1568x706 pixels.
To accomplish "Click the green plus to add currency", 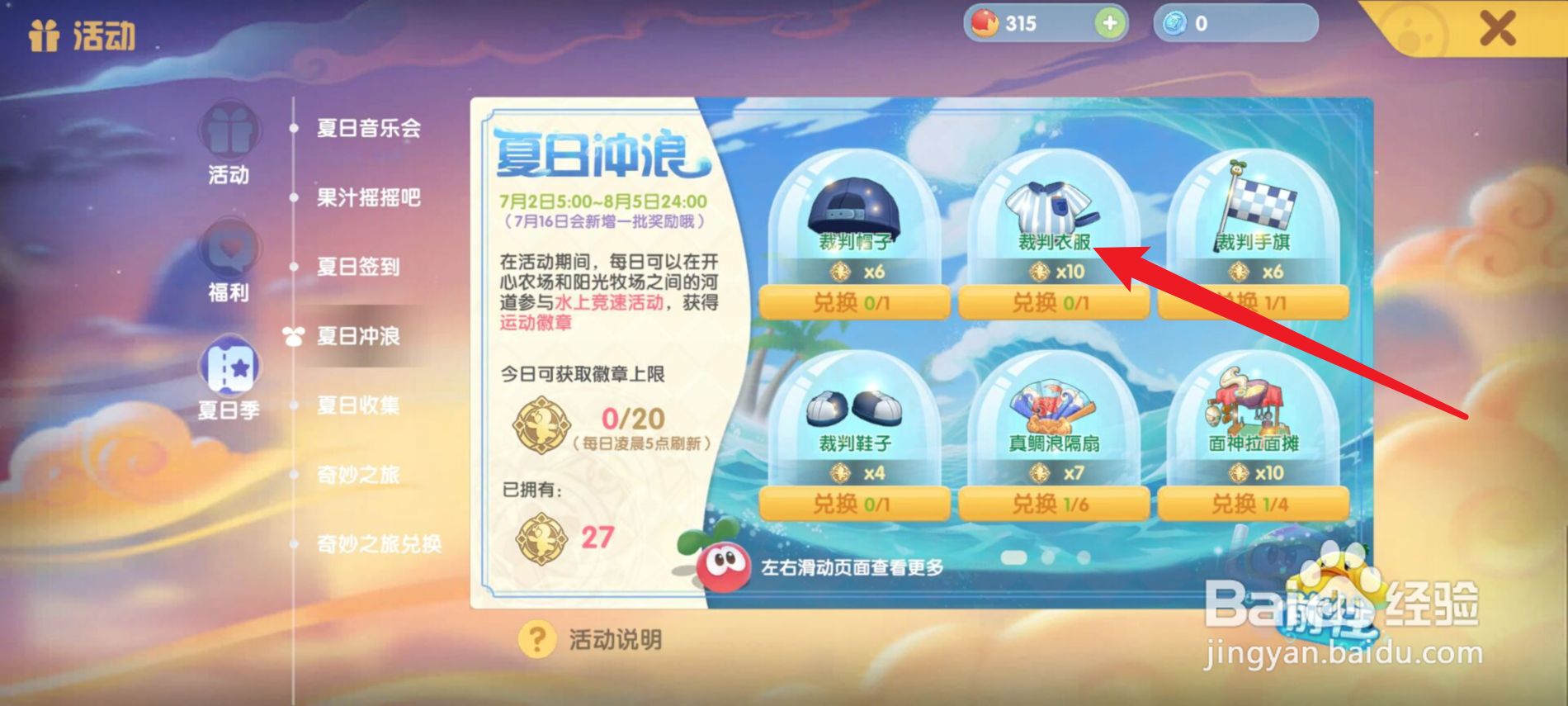I will pyautogui.click(x=1108, y=23).
